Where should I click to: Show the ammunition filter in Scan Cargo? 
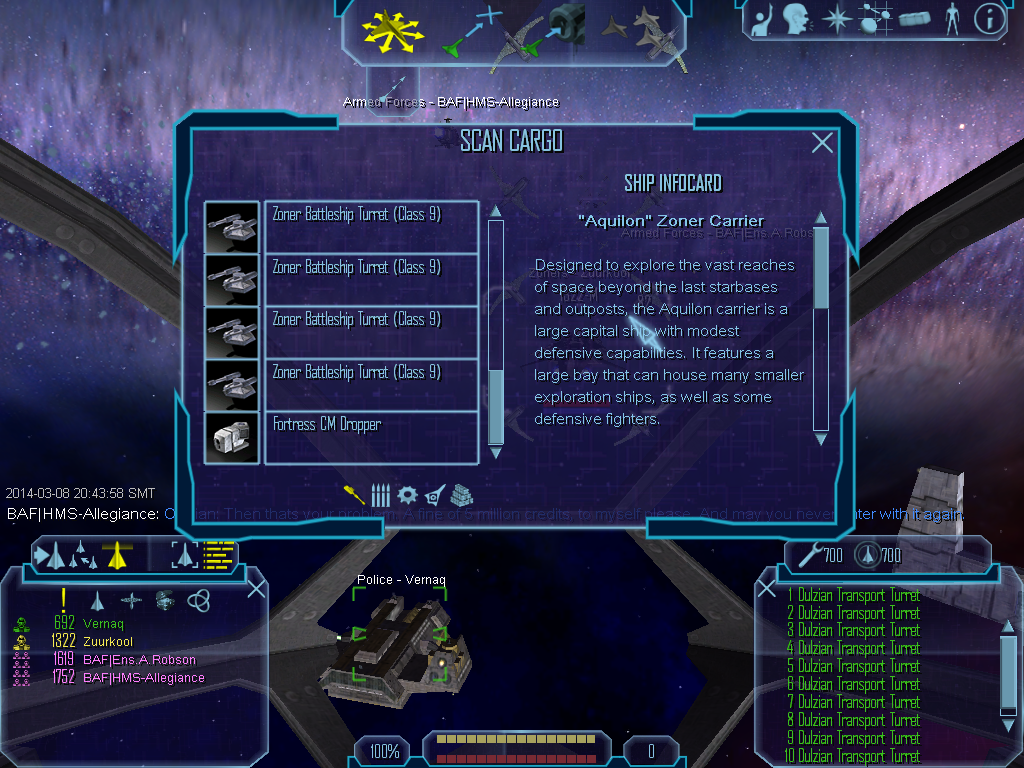[x=381, y=495]
